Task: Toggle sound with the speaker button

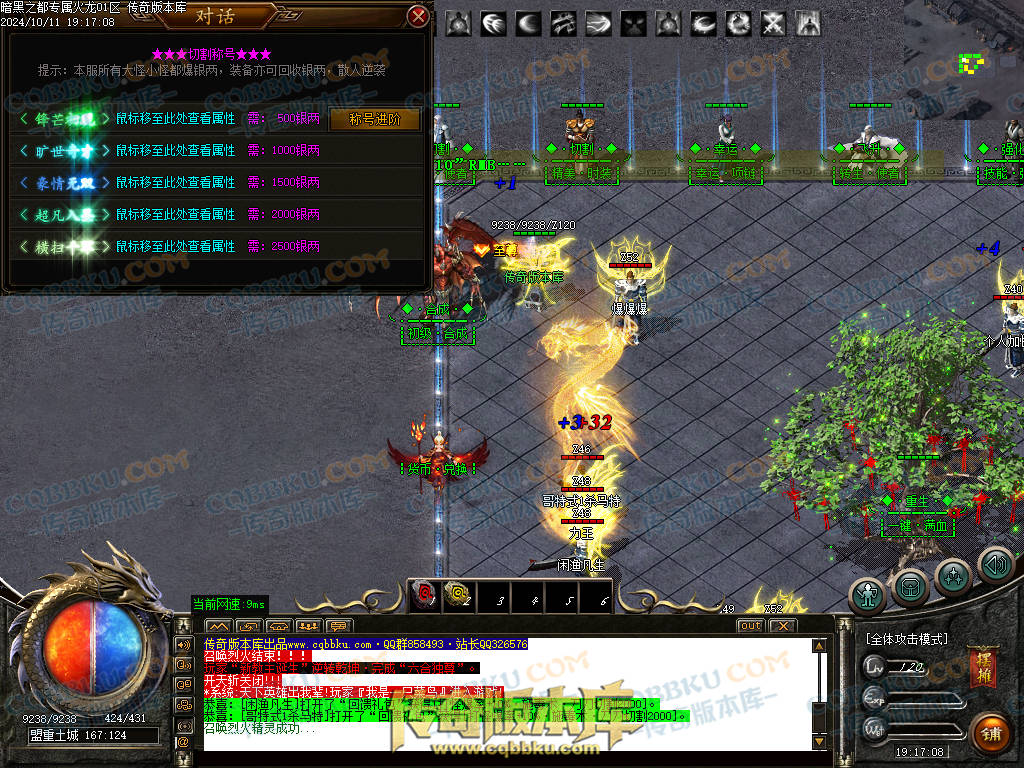Action: (x=995, y=566)
